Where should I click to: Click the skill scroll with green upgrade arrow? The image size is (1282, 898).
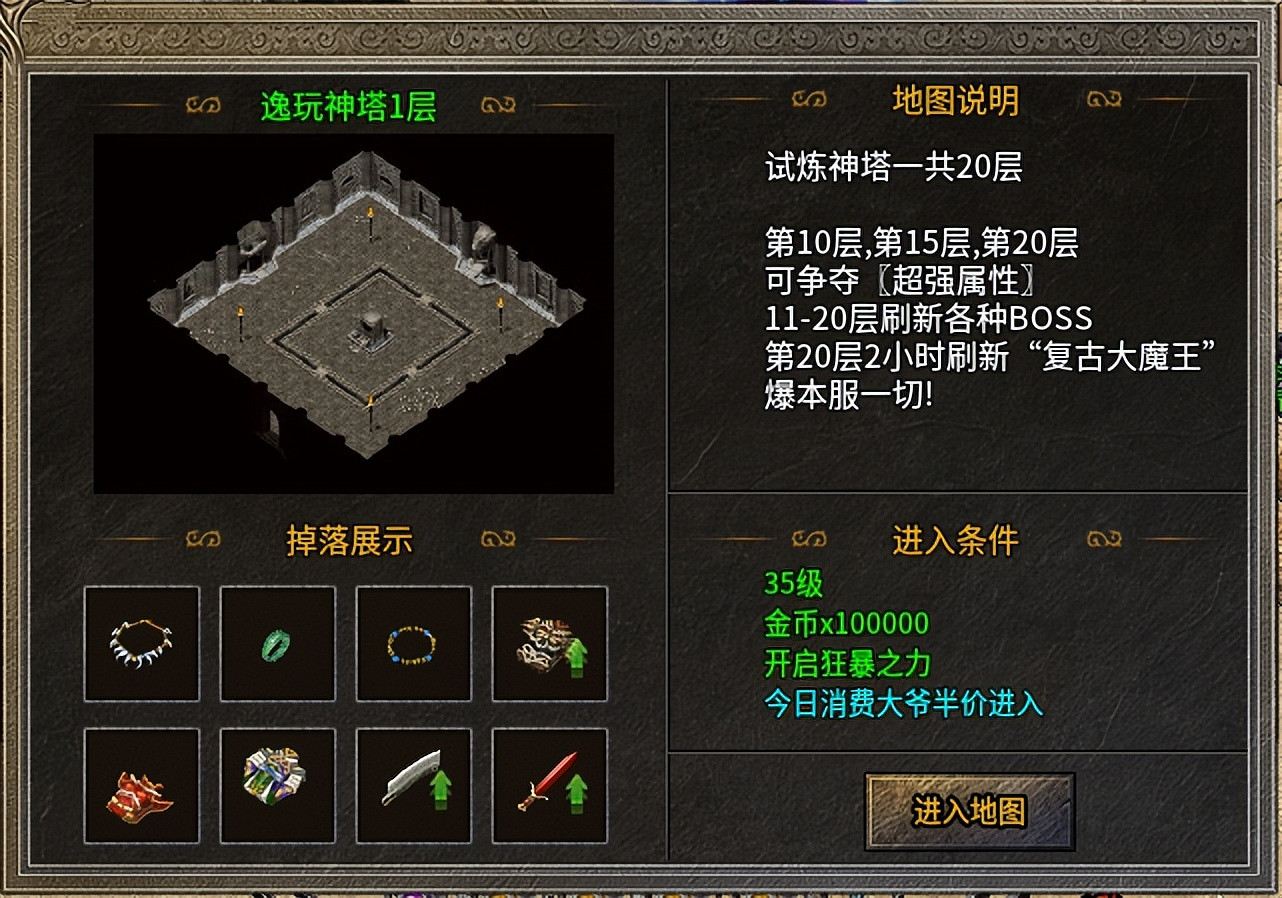tap(549, 644)
